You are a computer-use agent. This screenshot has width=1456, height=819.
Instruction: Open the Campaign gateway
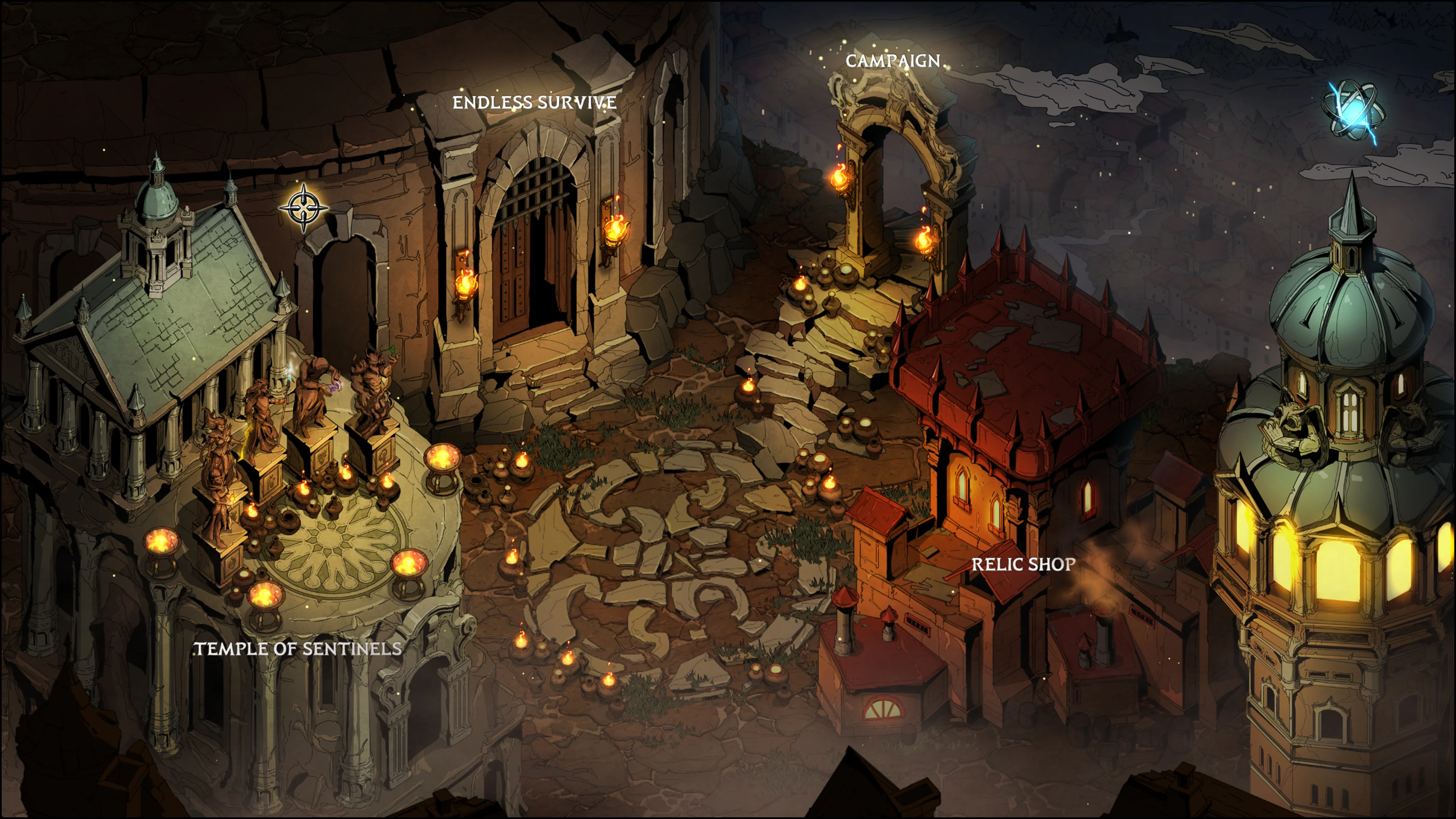(893, 61)
